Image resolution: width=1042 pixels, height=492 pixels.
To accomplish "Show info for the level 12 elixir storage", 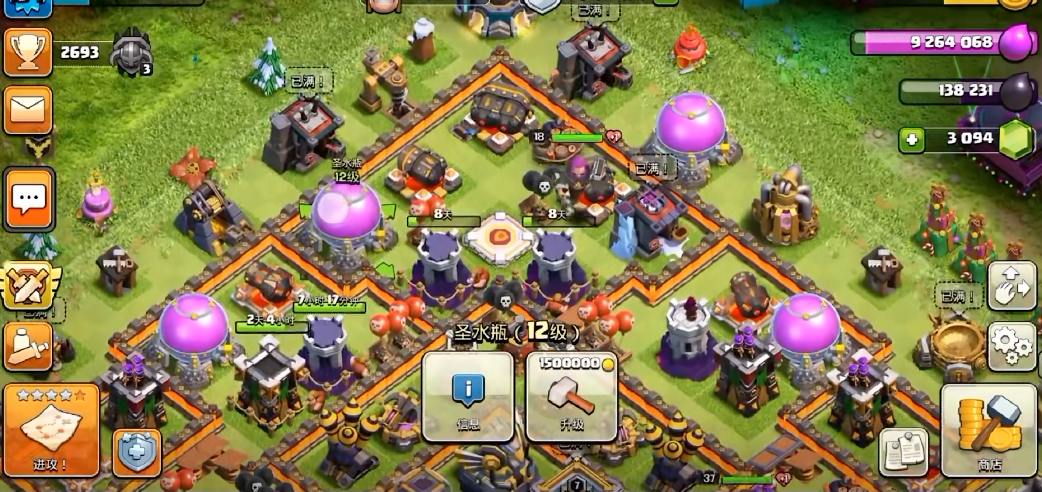I will click(468, 396).
